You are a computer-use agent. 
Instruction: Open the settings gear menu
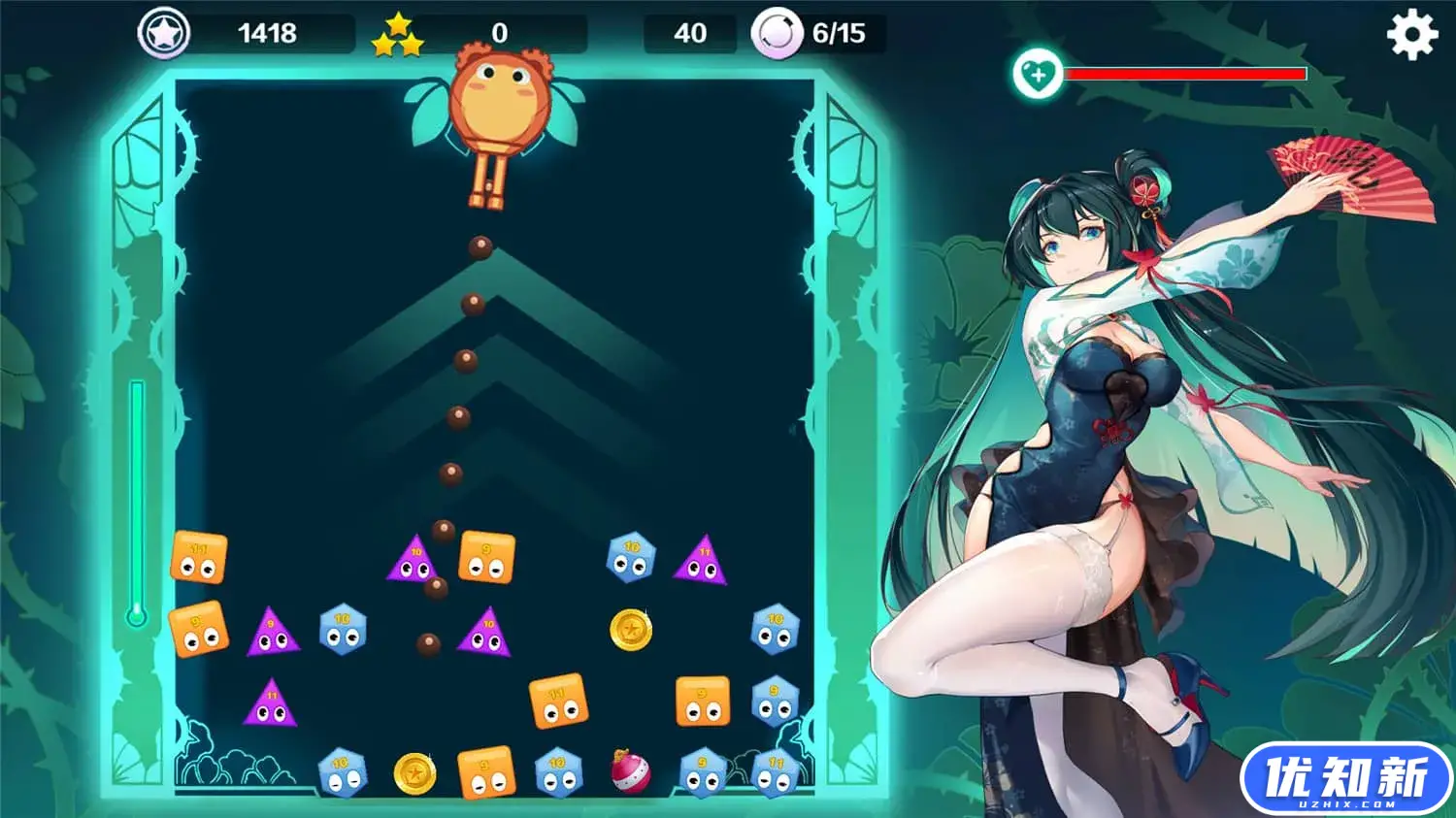tap(1411, 35)
